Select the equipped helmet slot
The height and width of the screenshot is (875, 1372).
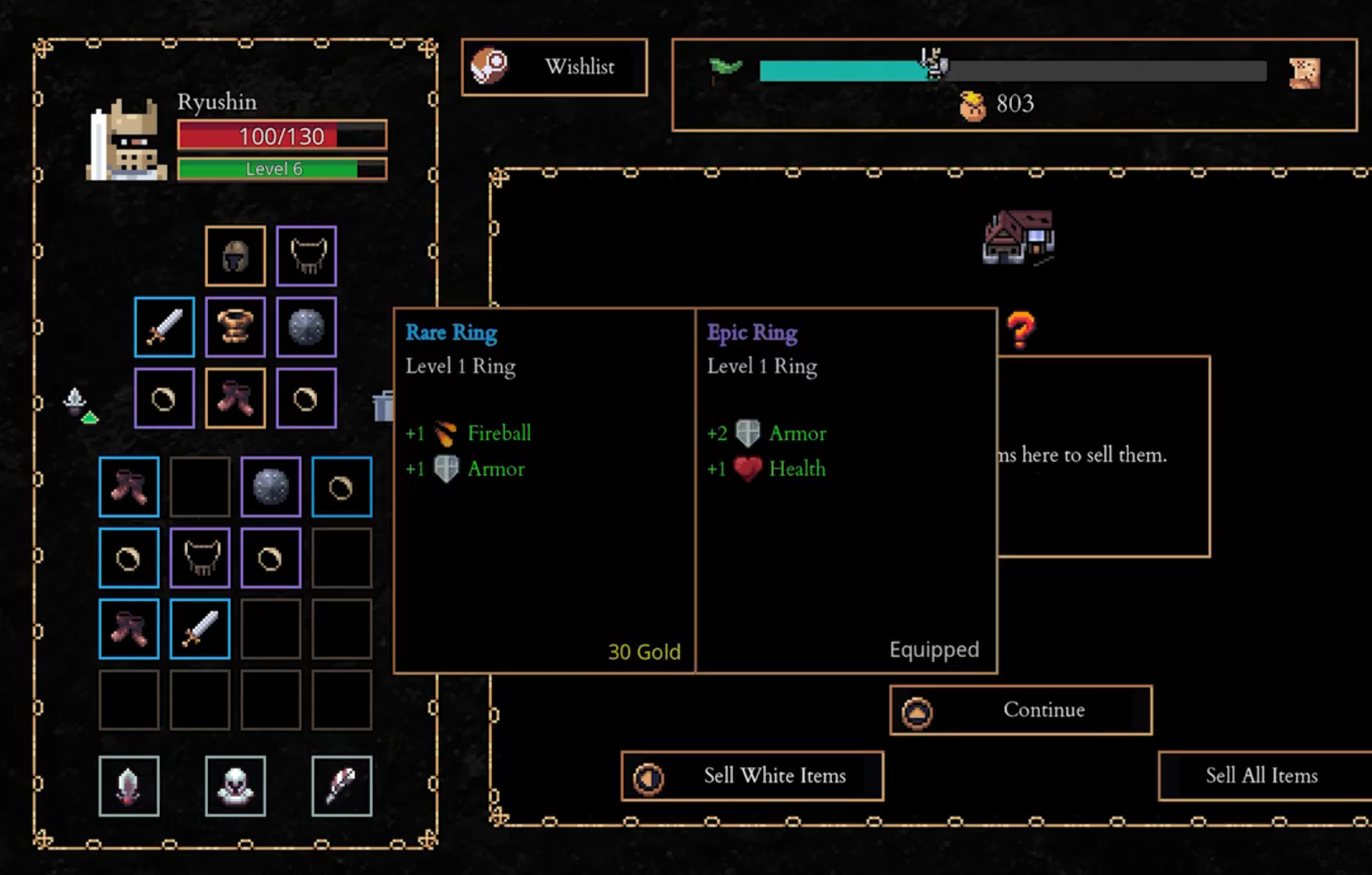[x=235, y=255]
